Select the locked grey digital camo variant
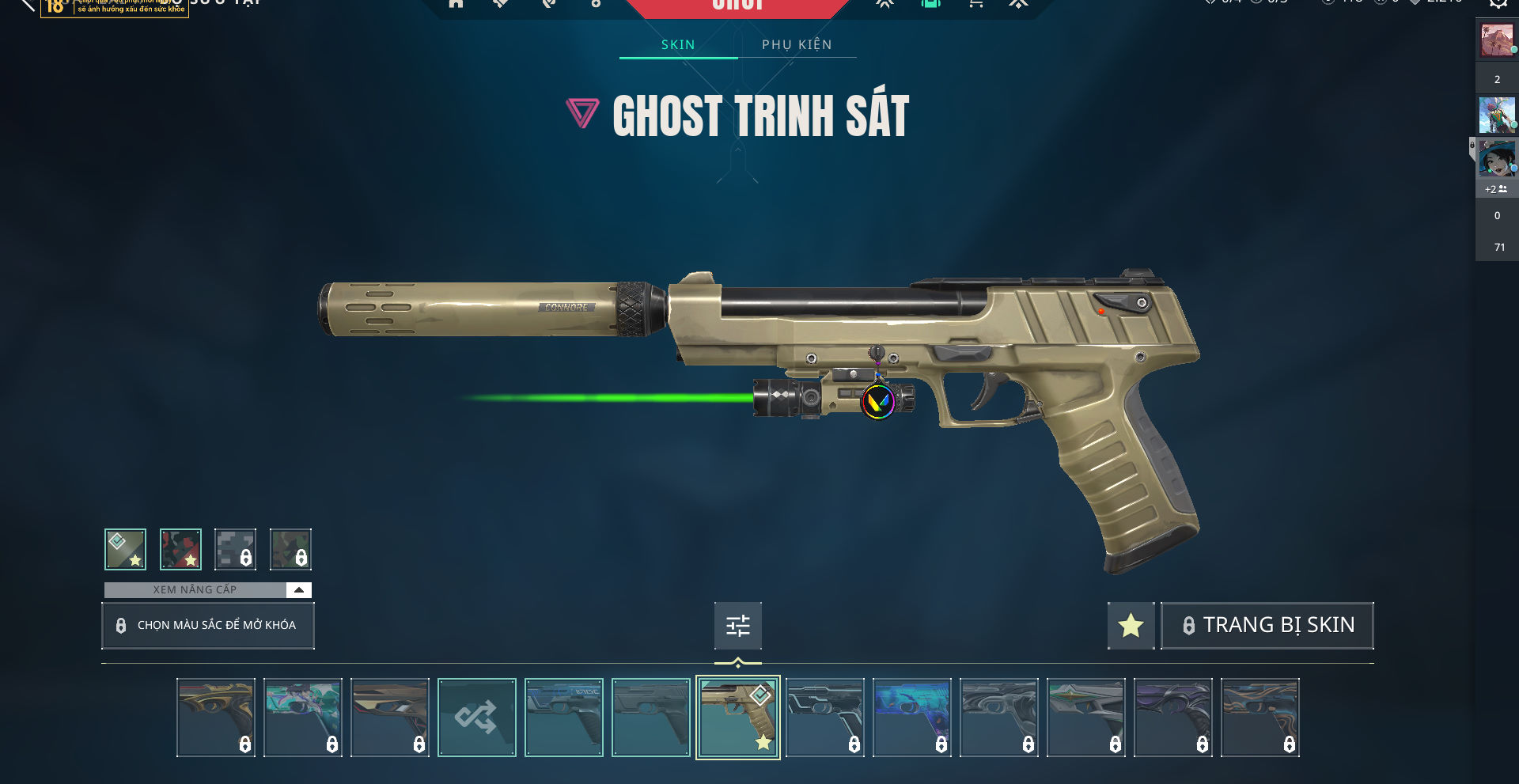Viewport: 1519px width, 784px height. coord(235,549)
